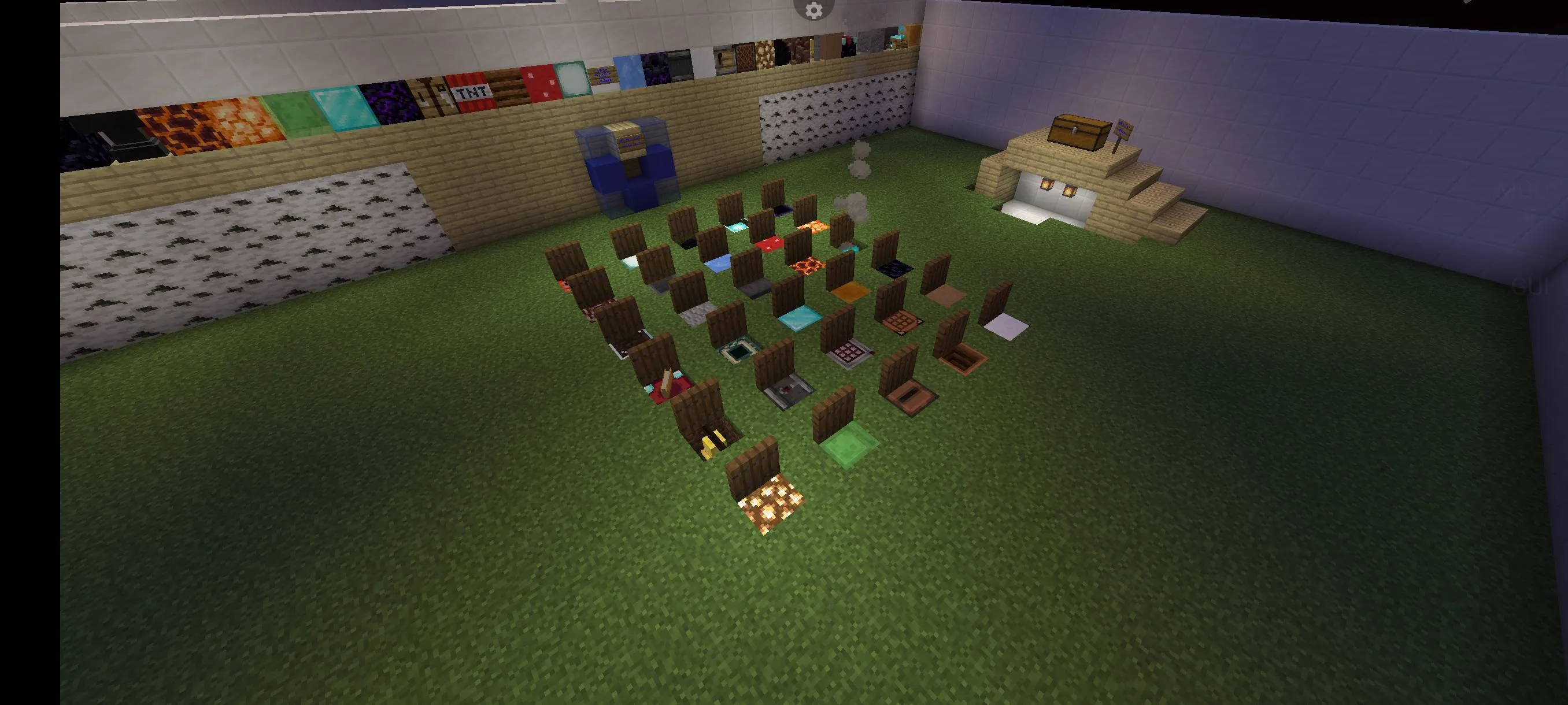Select the red mushroom block on the wall shelf

tap(539, 80)
